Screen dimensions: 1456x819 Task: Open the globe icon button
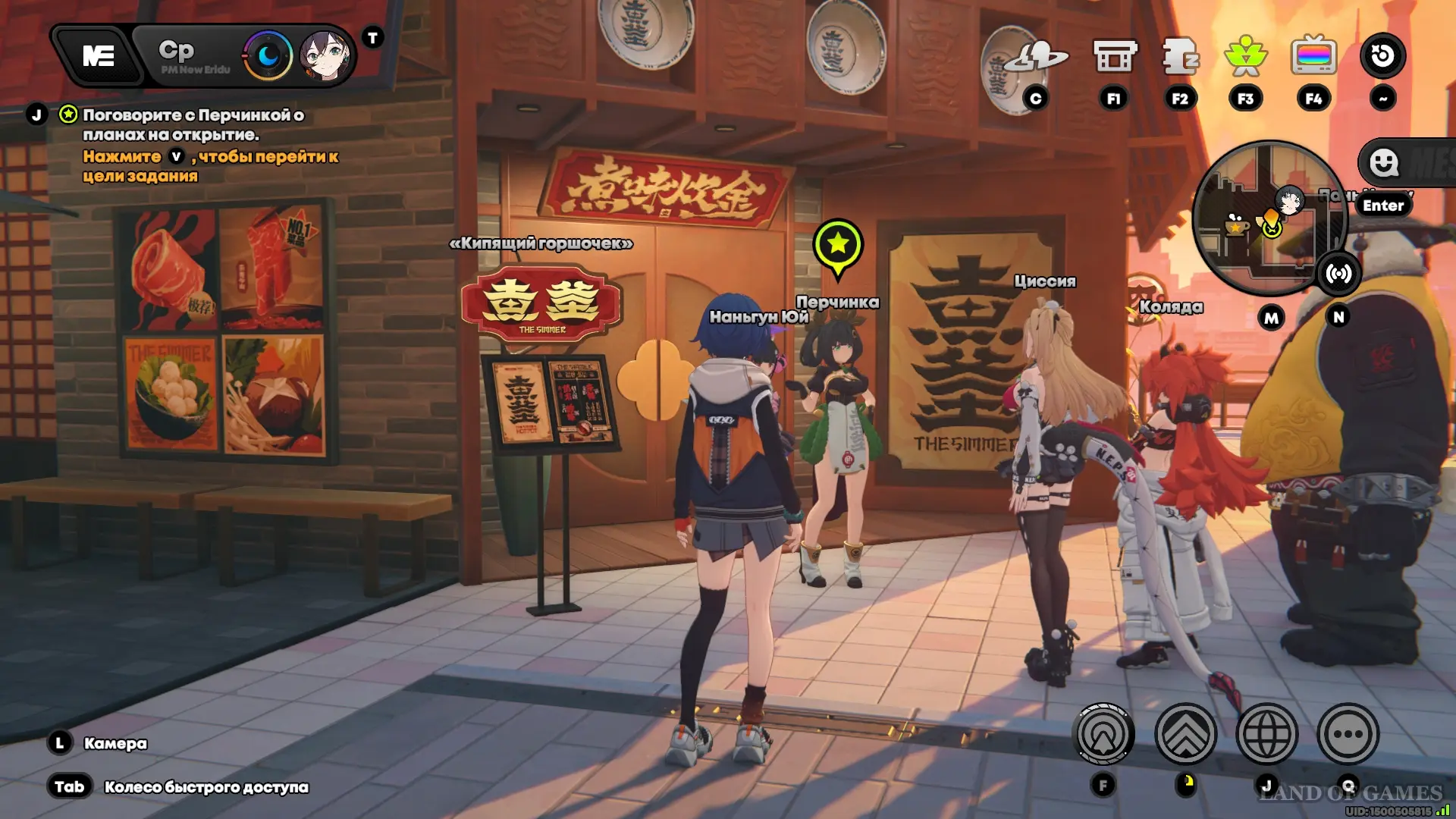click(x=1266, y=734)
